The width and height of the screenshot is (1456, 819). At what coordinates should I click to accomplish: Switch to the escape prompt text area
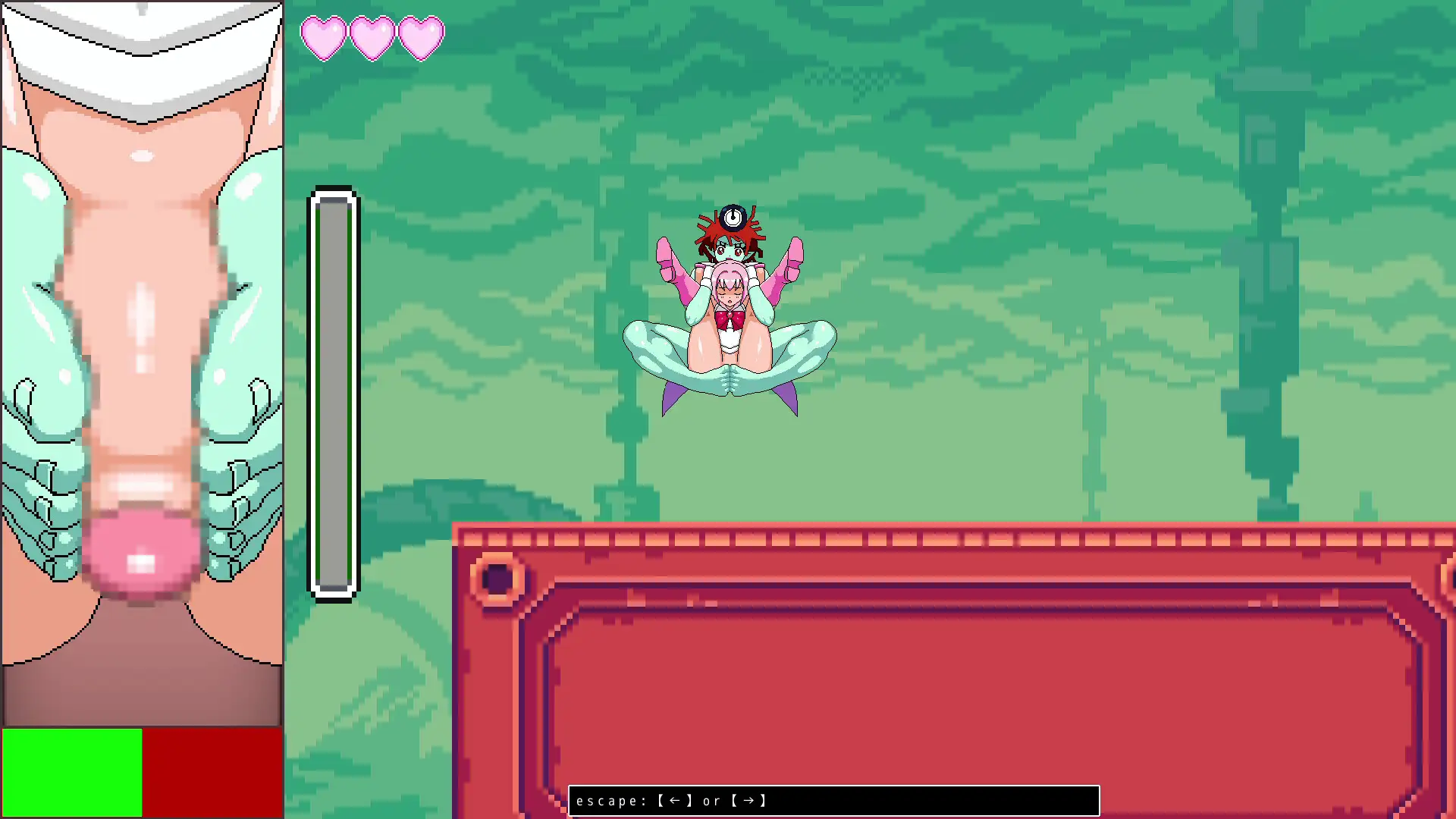tap(834, 800)
